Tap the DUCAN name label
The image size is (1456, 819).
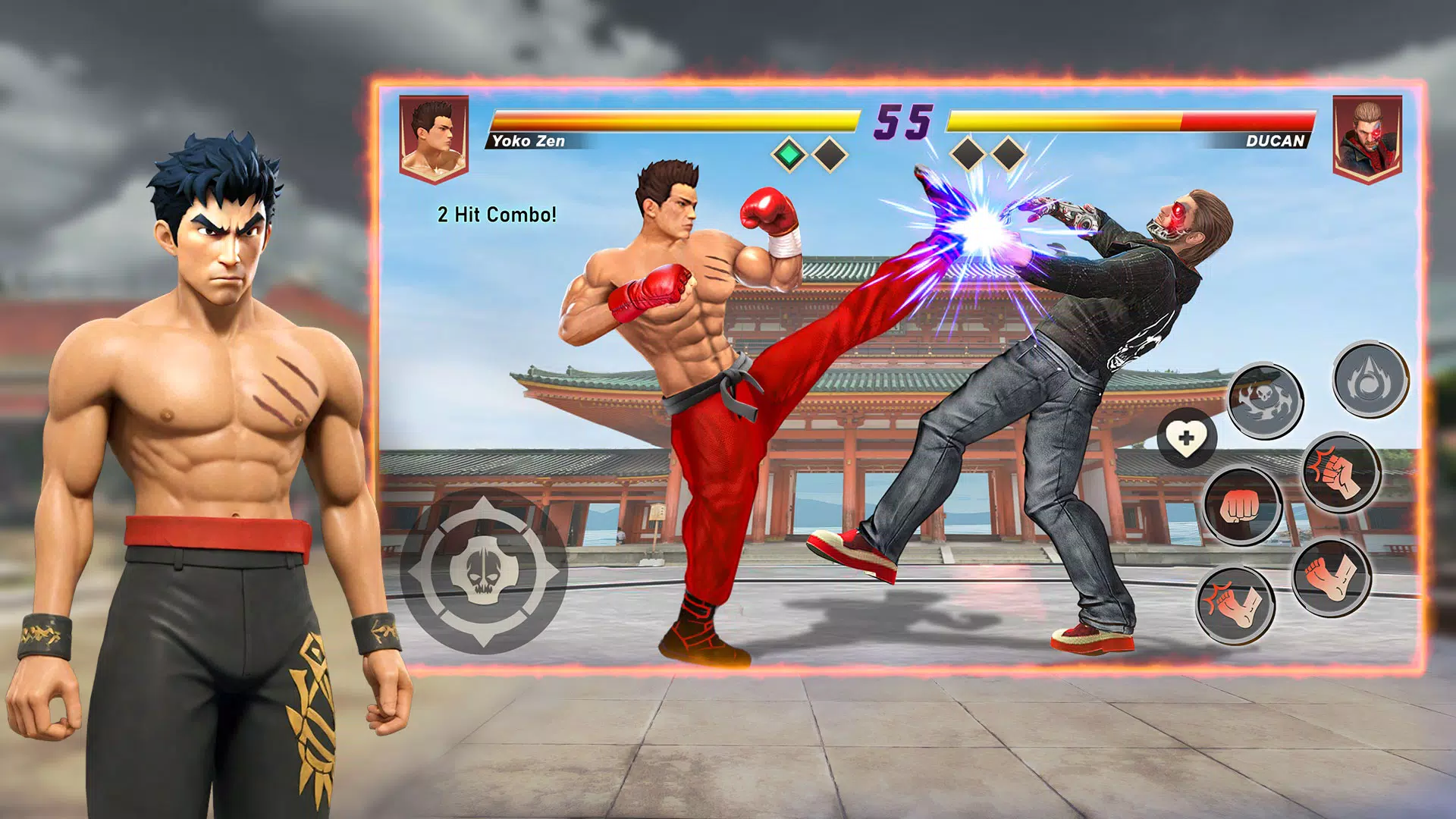(1276, 141)
